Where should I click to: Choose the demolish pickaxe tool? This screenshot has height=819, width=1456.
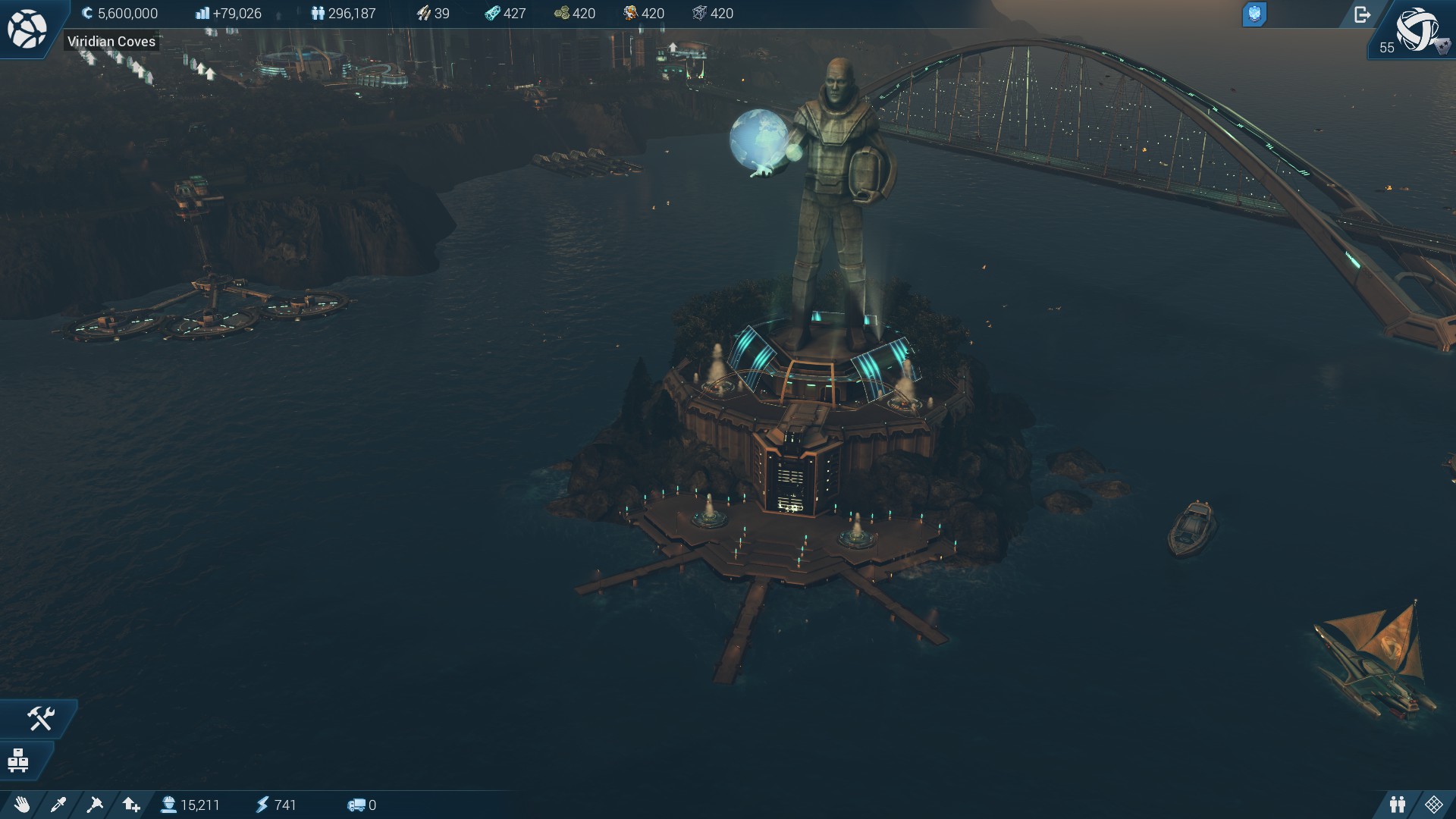pyautogui.click(x=95, y=805)
